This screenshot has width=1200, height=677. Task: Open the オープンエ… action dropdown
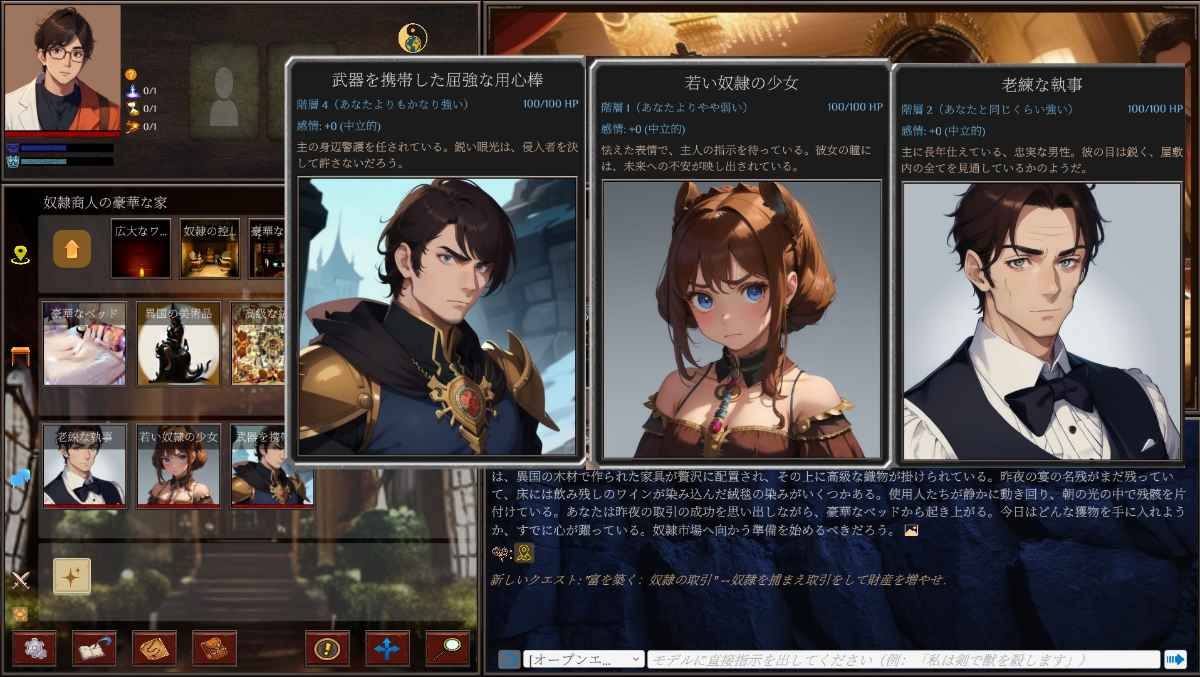tap(584, 659)
